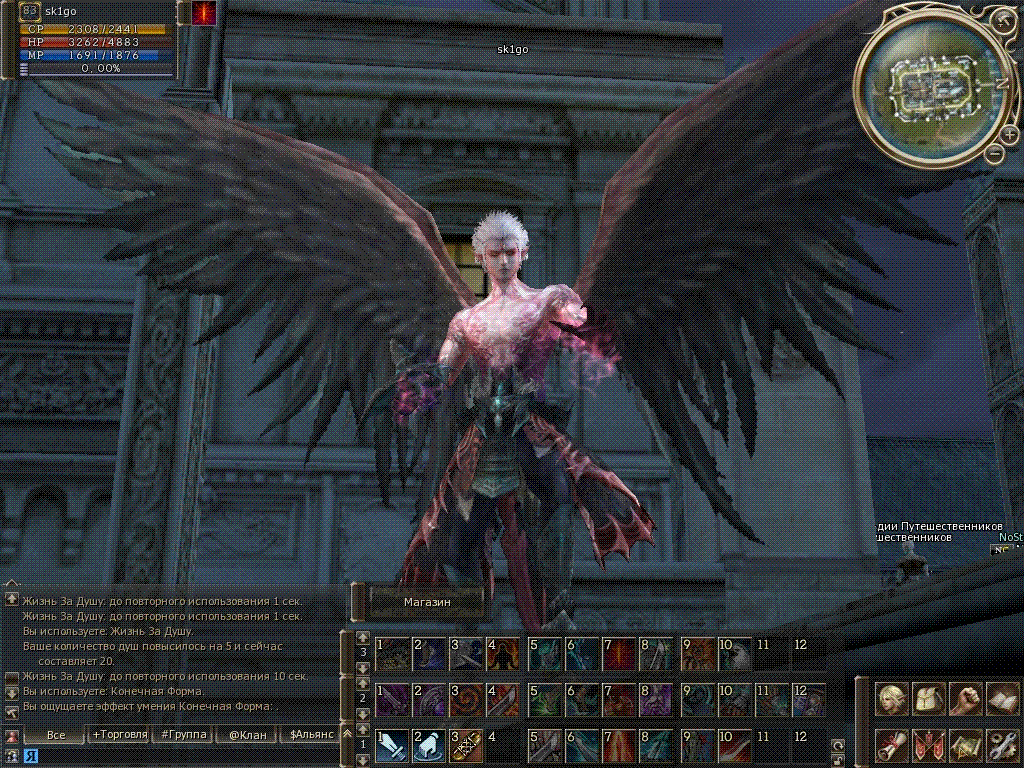Open the world map icon

(965, 745)
